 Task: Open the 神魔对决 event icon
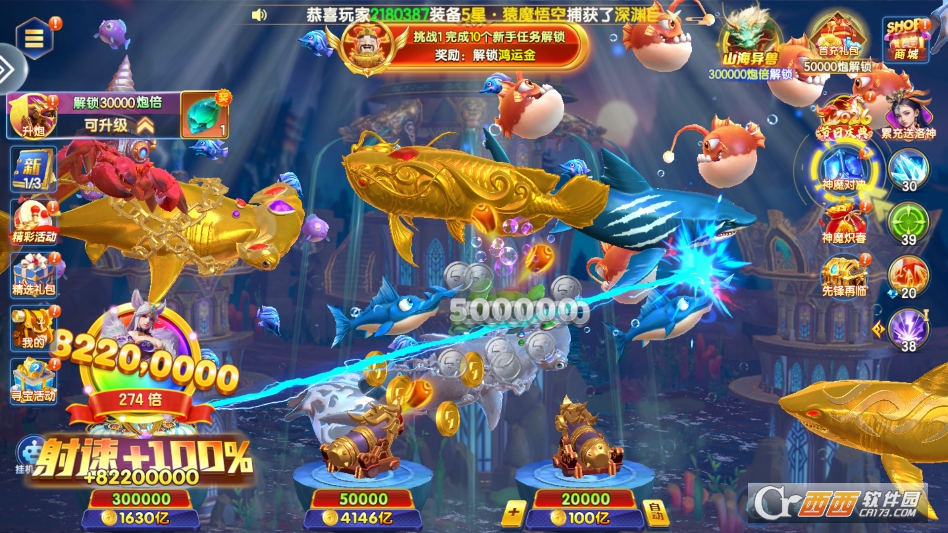pyautogui.click(x=843, y=168)
